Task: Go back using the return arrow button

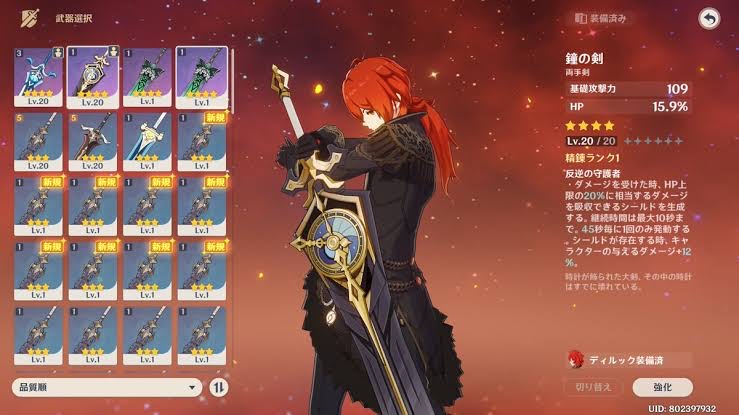Action: coord(709,19)
